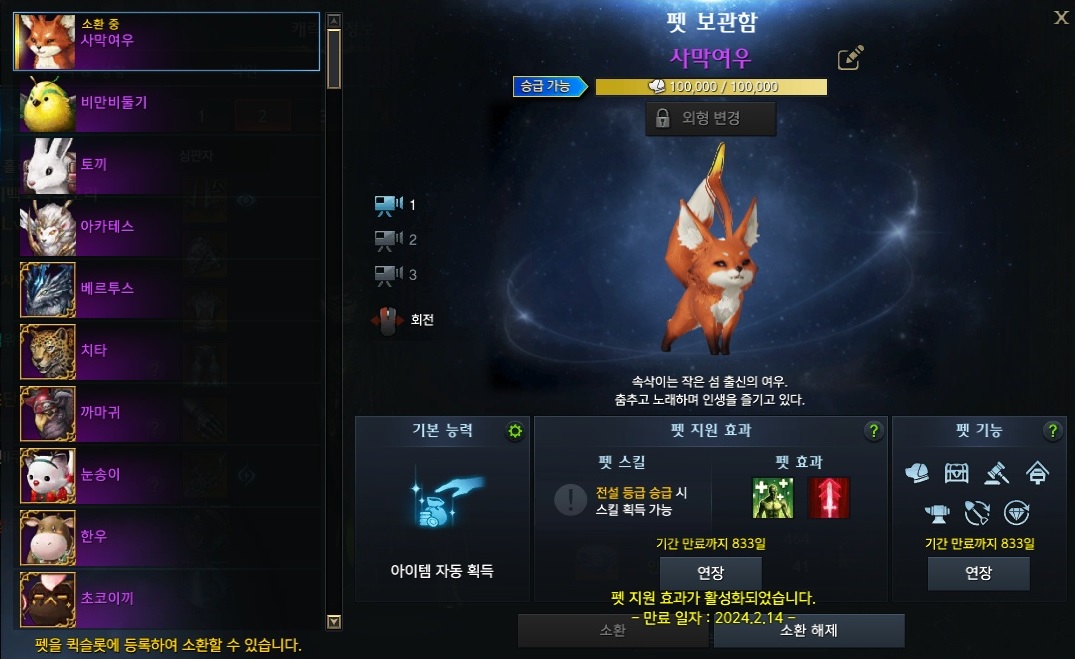The image size is (1075, 659).
Task: Click 연장 under pet support effects
Action: click(x=711, y=573)
